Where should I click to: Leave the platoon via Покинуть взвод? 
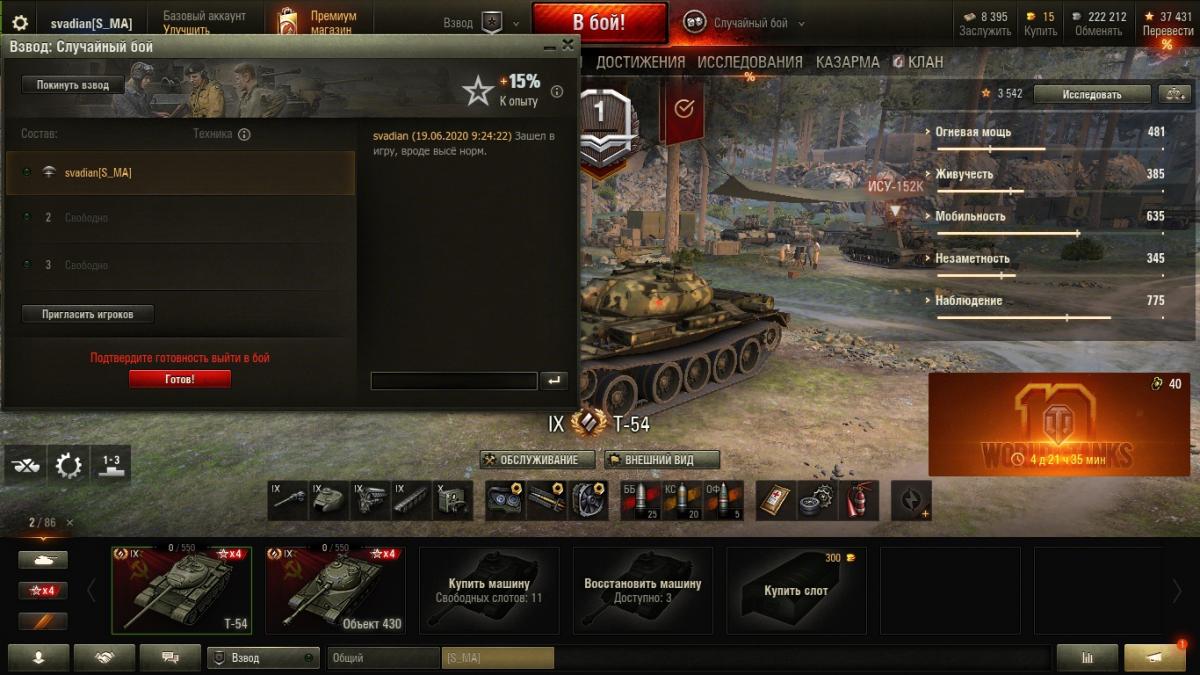coord(73,85)
